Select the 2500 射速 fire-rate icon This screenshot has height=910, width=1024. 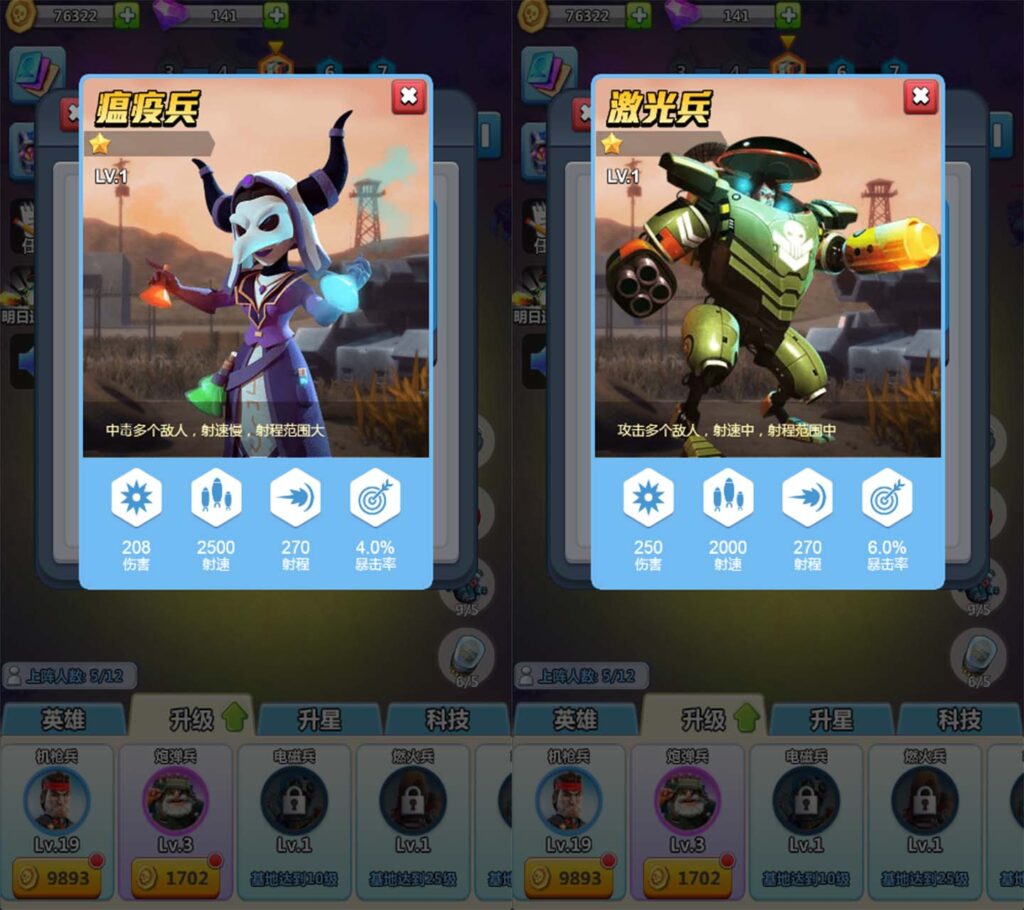pos(216,497)
